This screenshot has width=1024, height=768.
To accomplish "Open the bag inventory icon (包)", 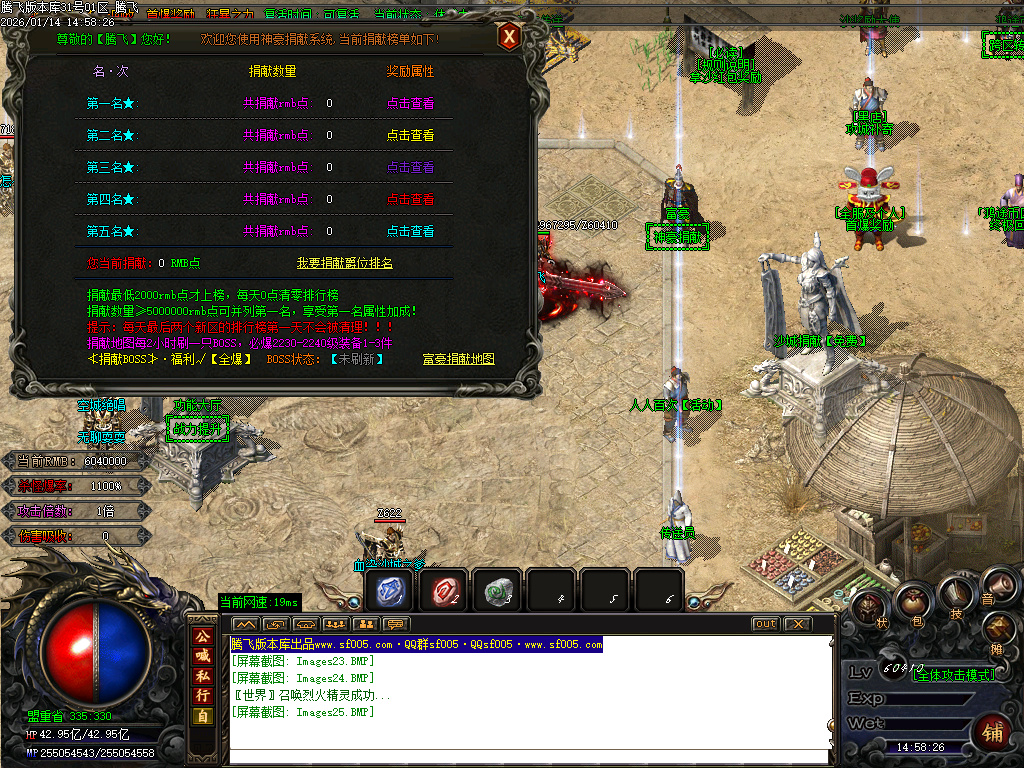I will coord(912,601).
